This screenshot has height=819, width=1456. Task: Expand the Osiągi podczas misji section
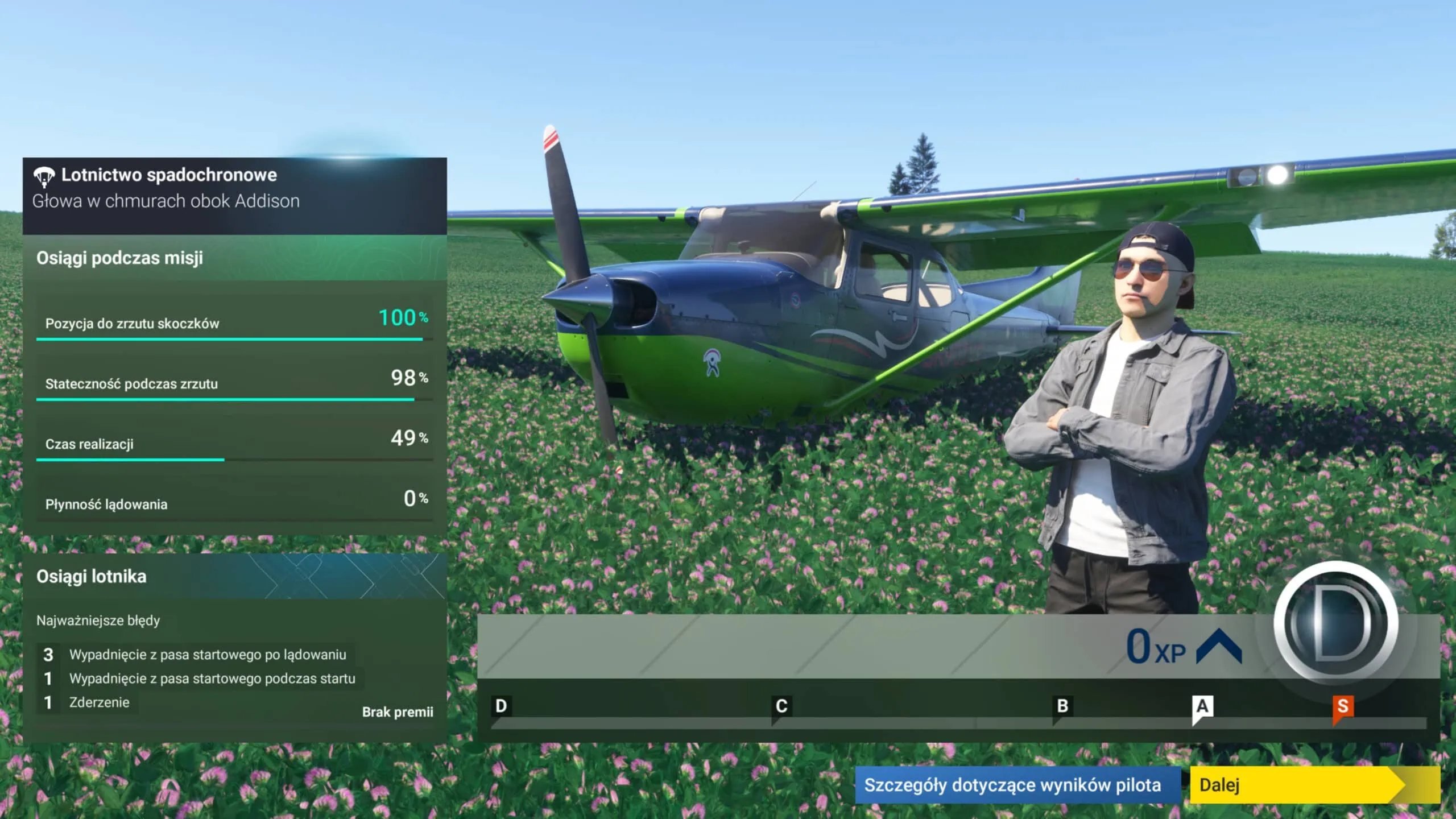pyautogui.click(x=119, y=258)
